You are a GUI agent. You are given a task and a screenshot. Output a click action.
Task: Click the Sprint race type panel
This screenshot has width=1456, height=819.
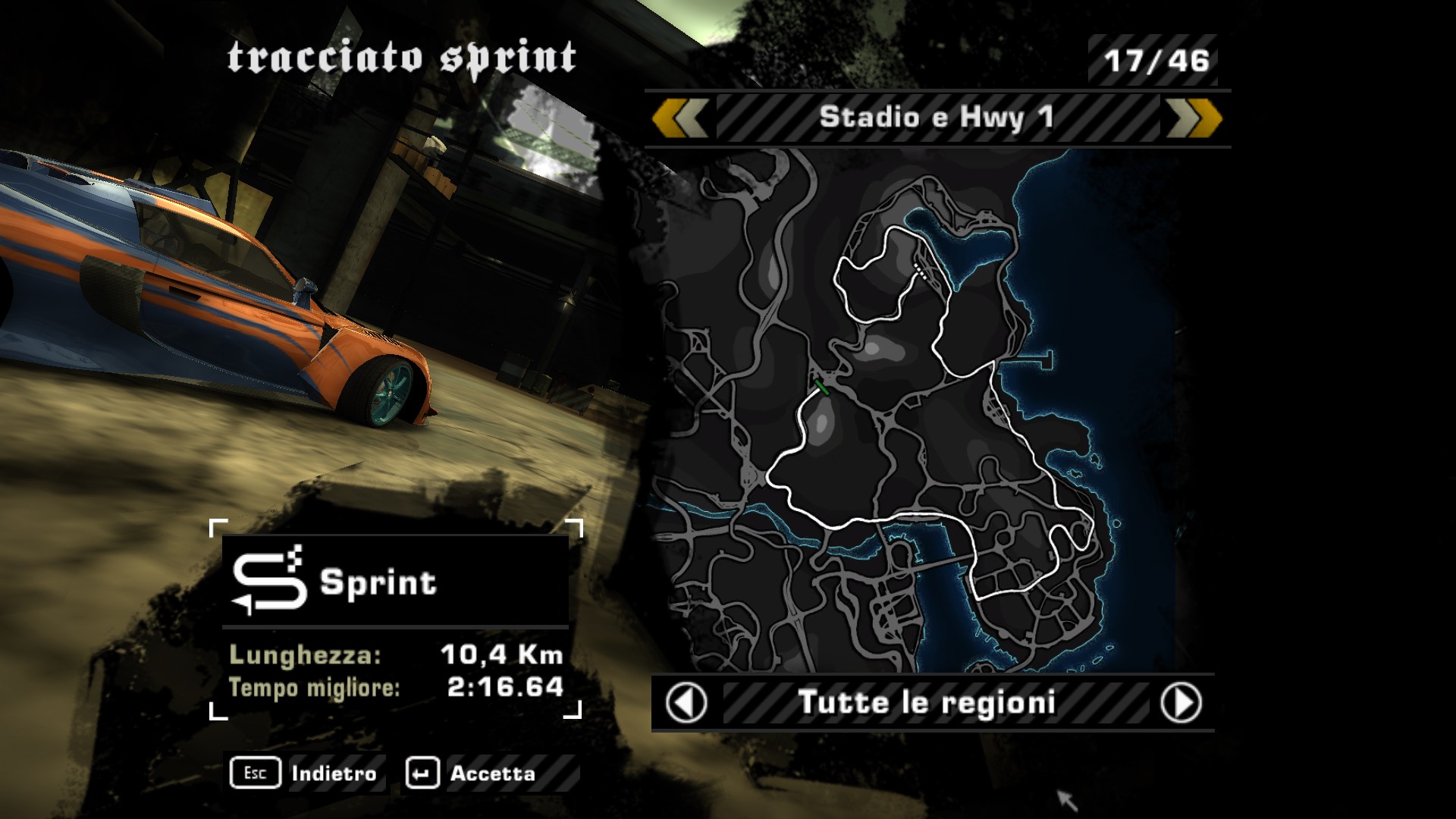[395, 582]
